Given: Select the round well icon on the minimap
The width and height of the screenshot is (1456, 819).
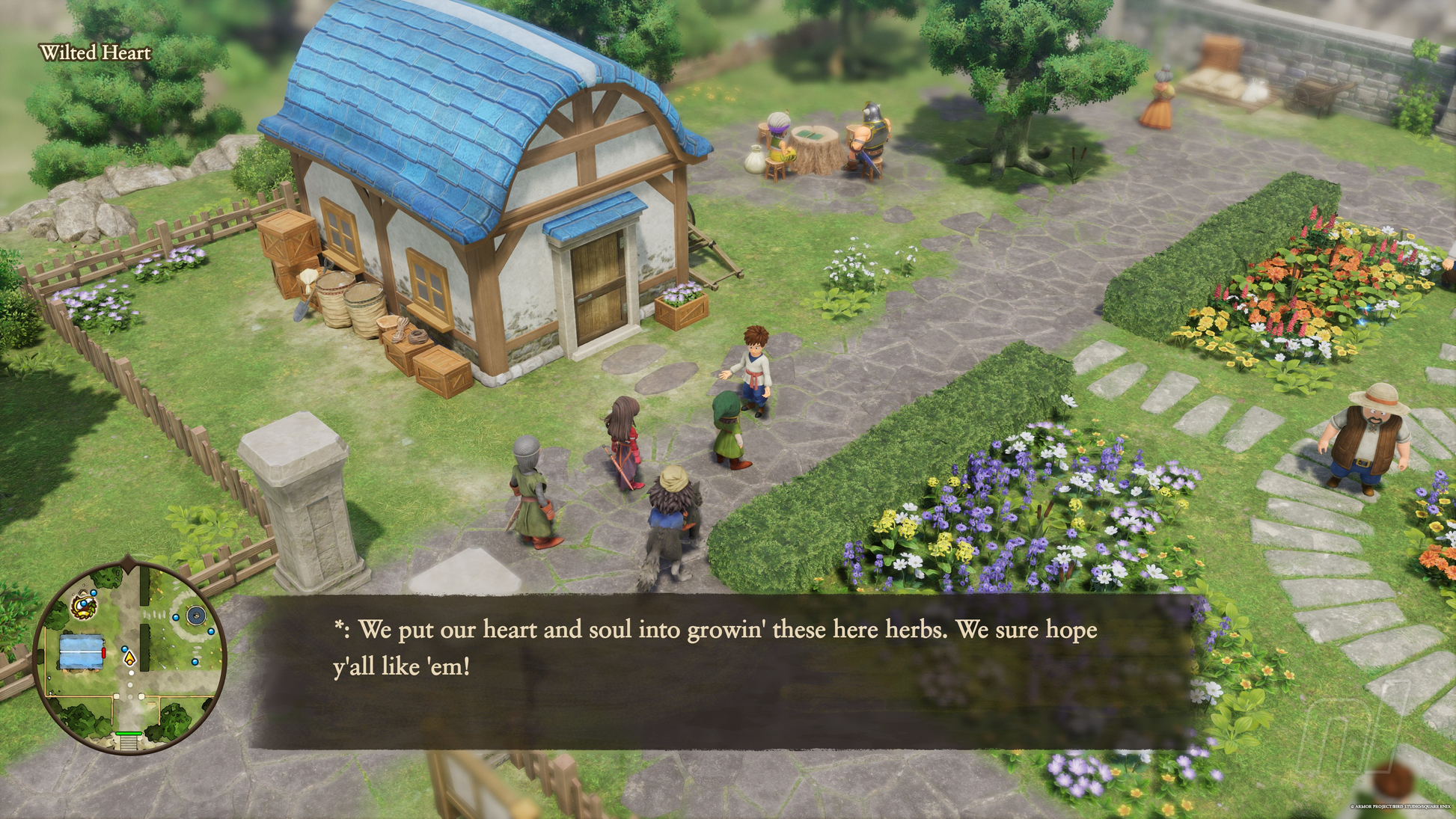Looking at the screenshot, I should [196, 616].
